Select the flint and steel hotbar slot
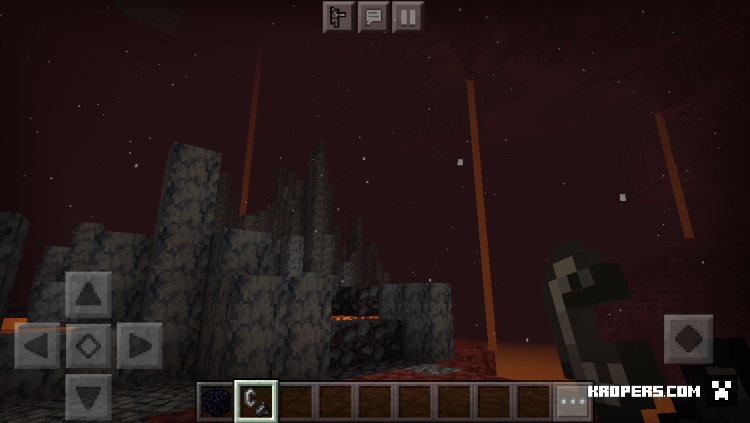Viewport: 750px width, 423px height. point(255,401)
